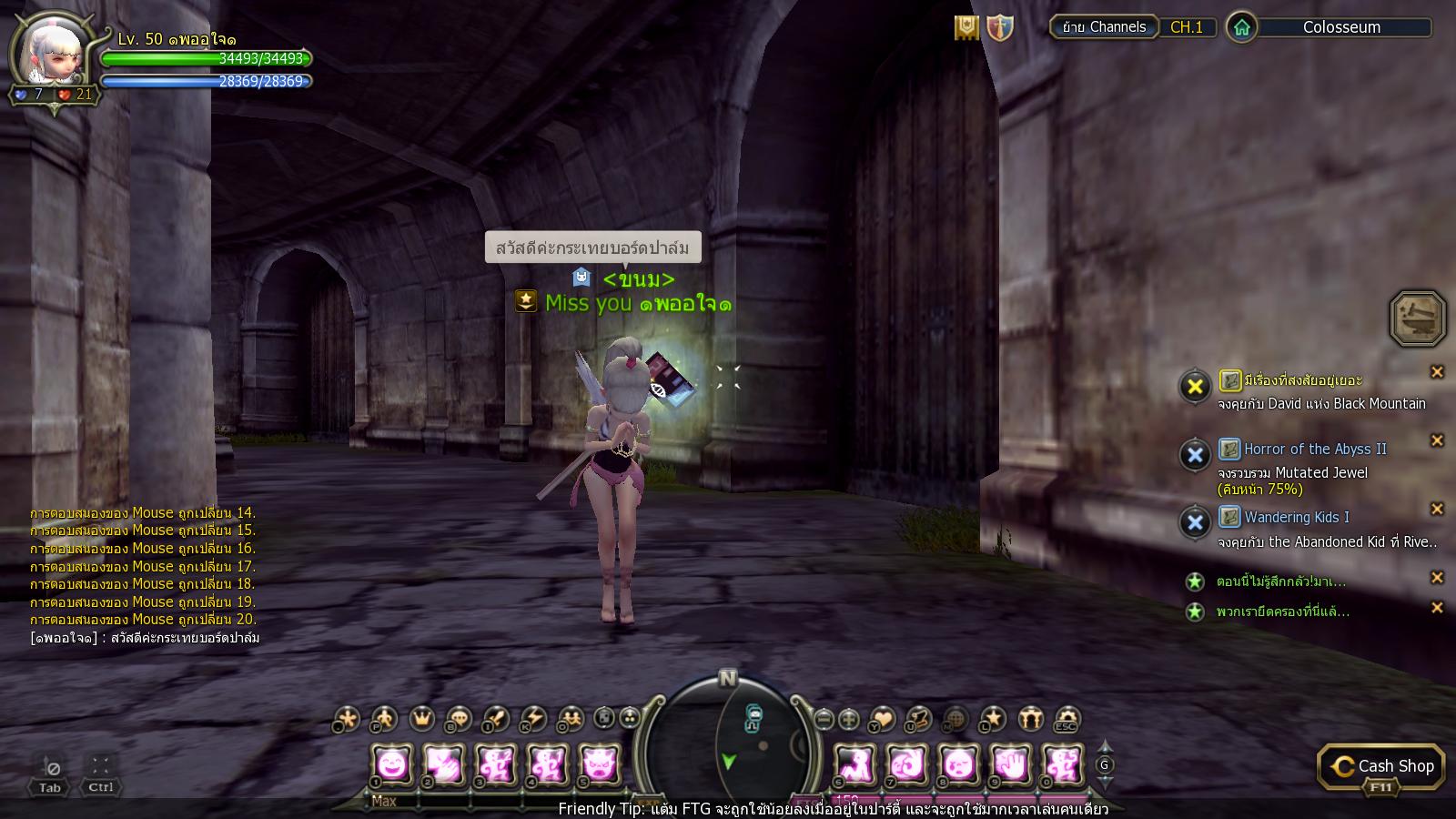Image resolution: width=1456 pixels, height=819 pixels.
Task: Select the Horror of the Abyss II quest
Action: click(1315, 449)
